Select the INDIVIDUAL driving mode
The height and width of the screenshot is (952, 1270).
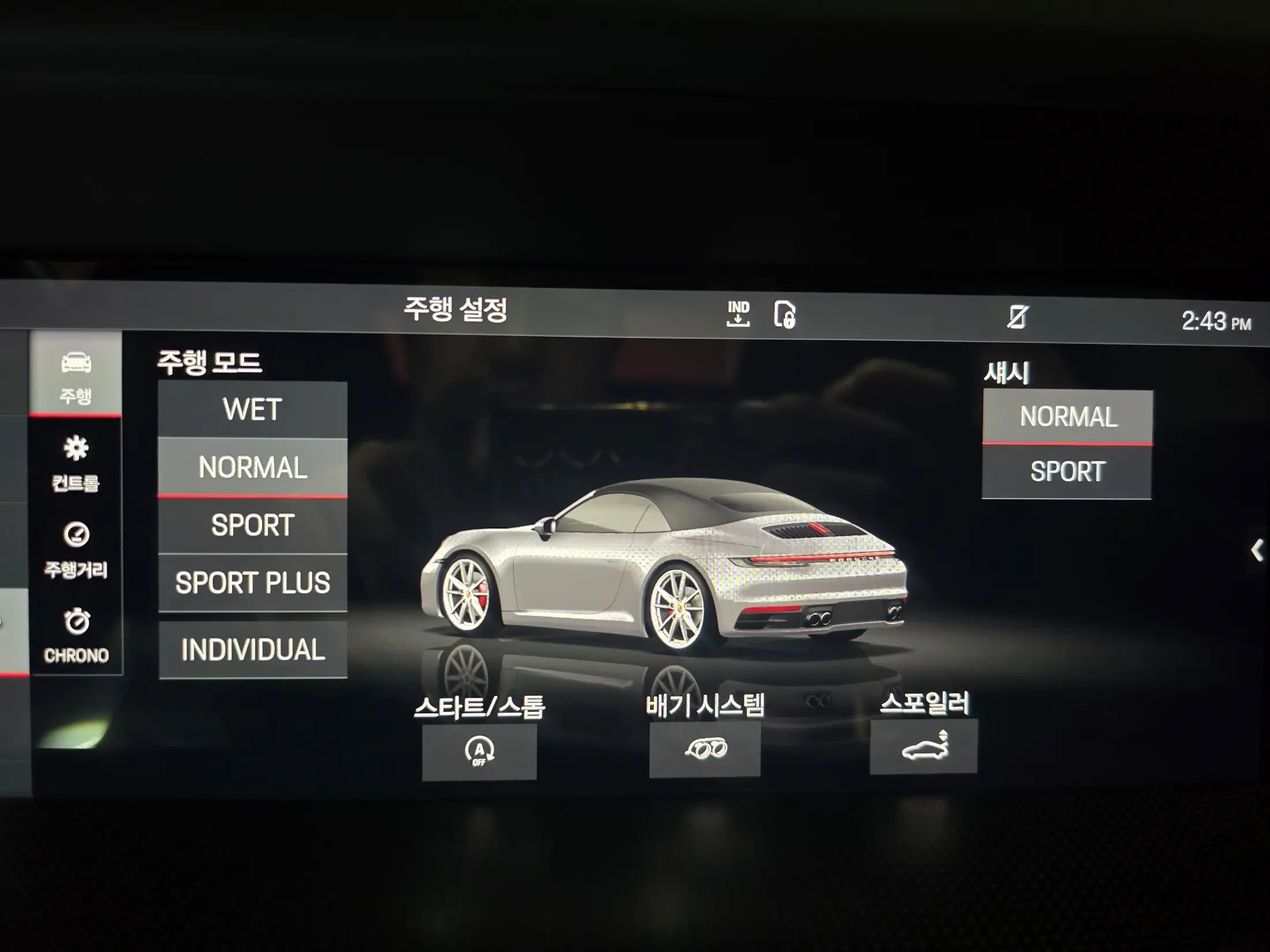tap(252, 650)
